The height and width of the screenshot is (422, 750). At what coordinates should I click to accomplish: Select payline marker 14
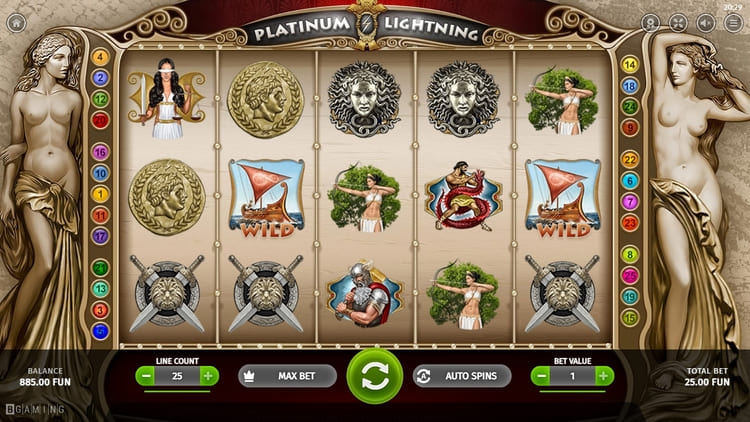point(630,65)
